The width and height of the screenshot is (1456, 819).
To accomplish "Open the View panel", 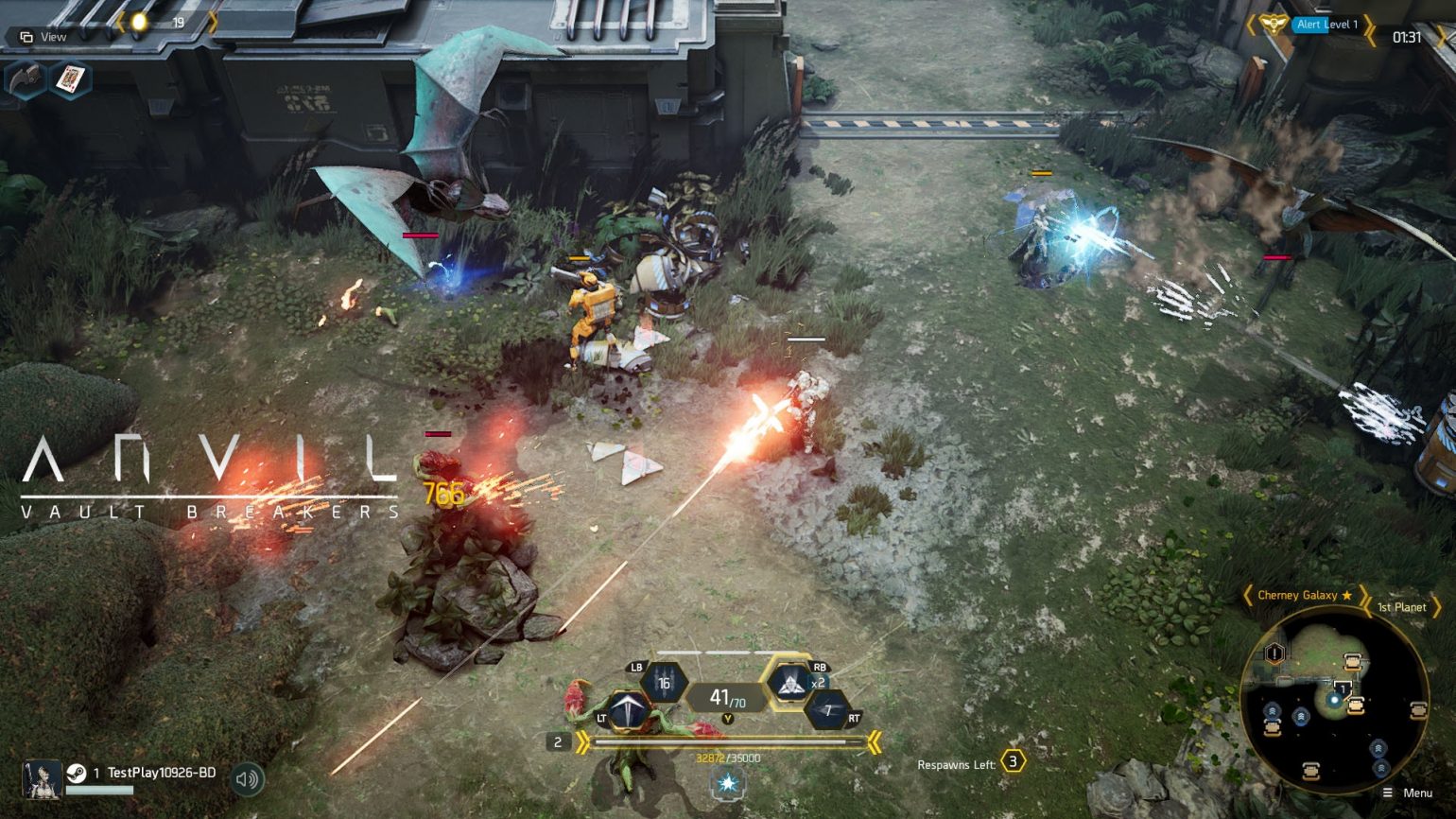I will pos(43,37).
